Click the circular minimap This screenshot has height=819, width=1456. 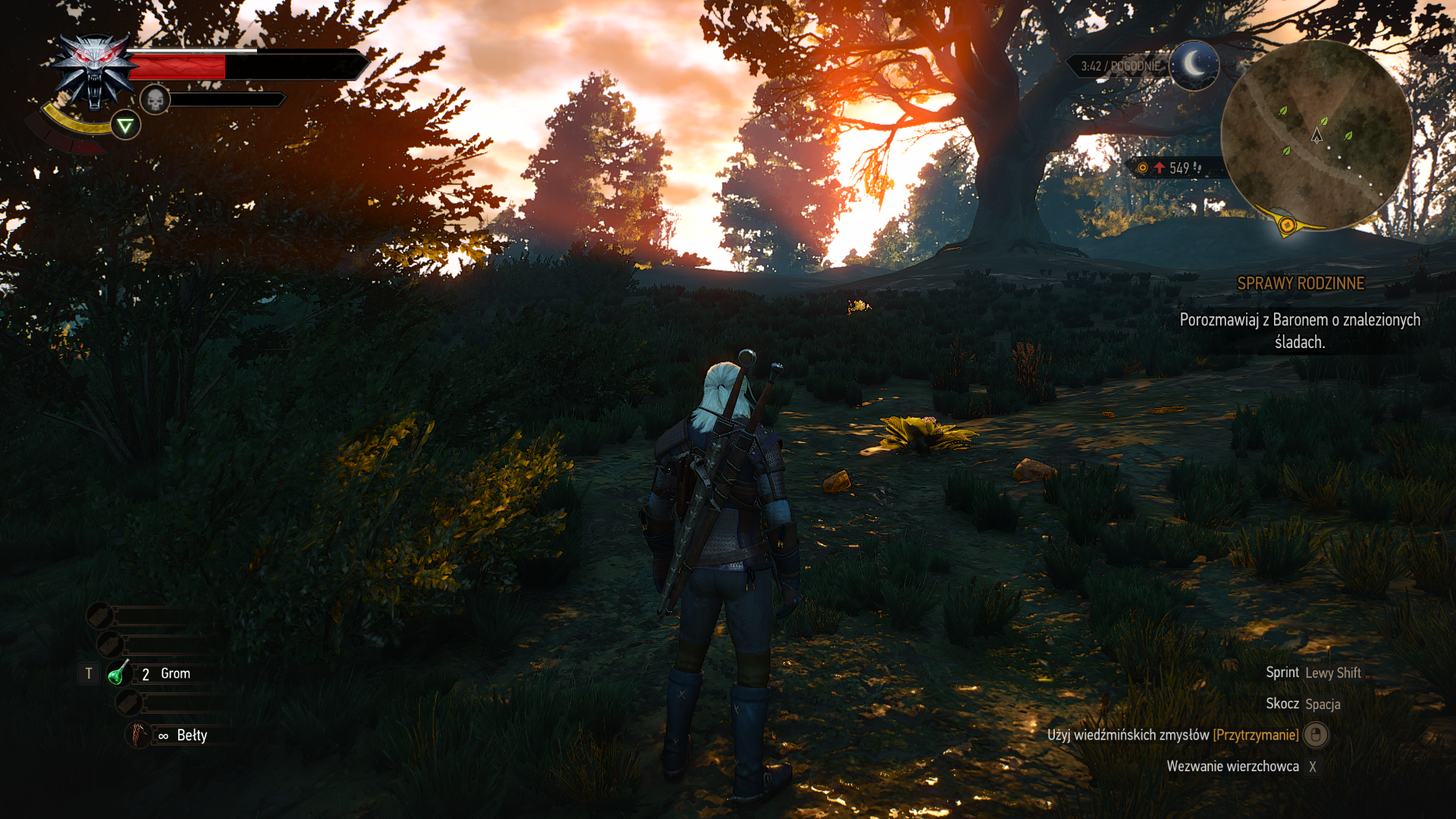1316,135
